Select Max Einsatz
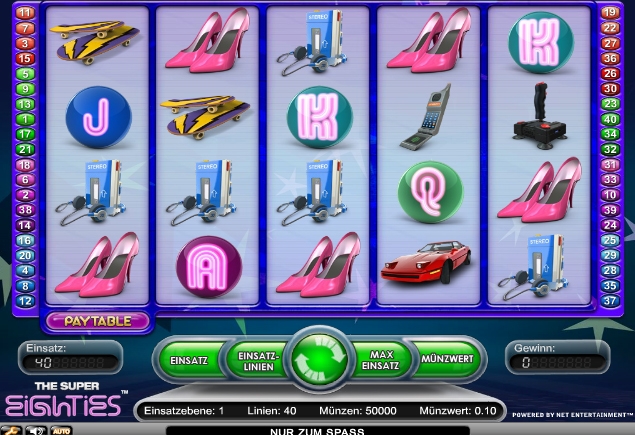This screenshot has width=635, height=435. coord(382,359)
